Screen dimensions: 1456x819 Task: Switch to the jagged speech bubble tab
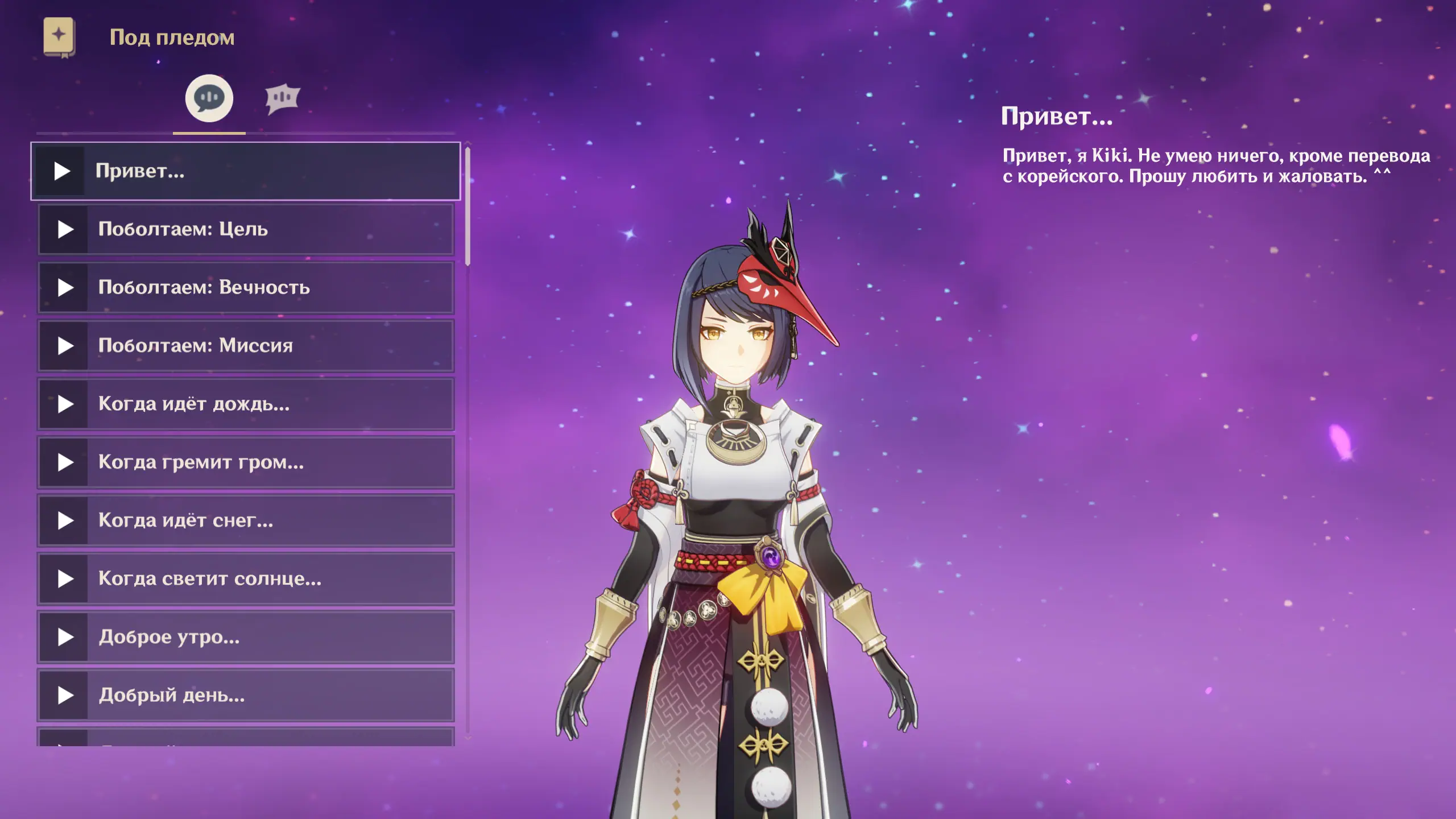pyautogui.click(x=282, y=98)
